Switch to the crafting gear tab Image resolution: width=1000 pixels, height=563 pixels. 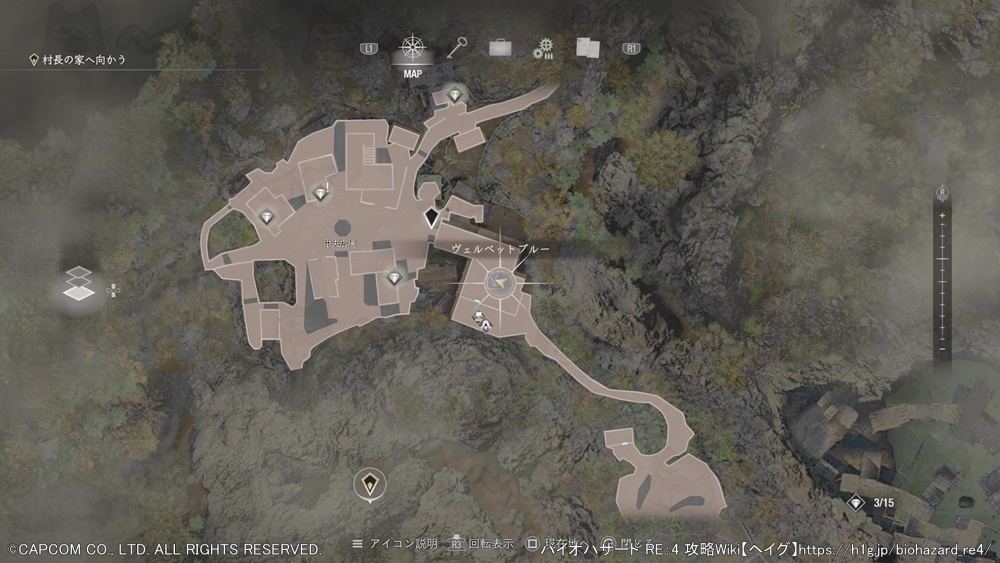pos(543,48)
